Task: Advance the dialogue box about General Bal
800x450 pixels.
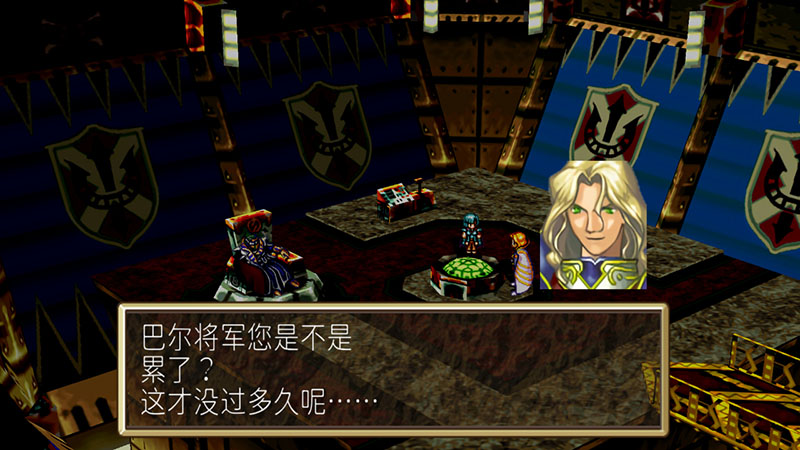Action: click(x=392, y=368)
